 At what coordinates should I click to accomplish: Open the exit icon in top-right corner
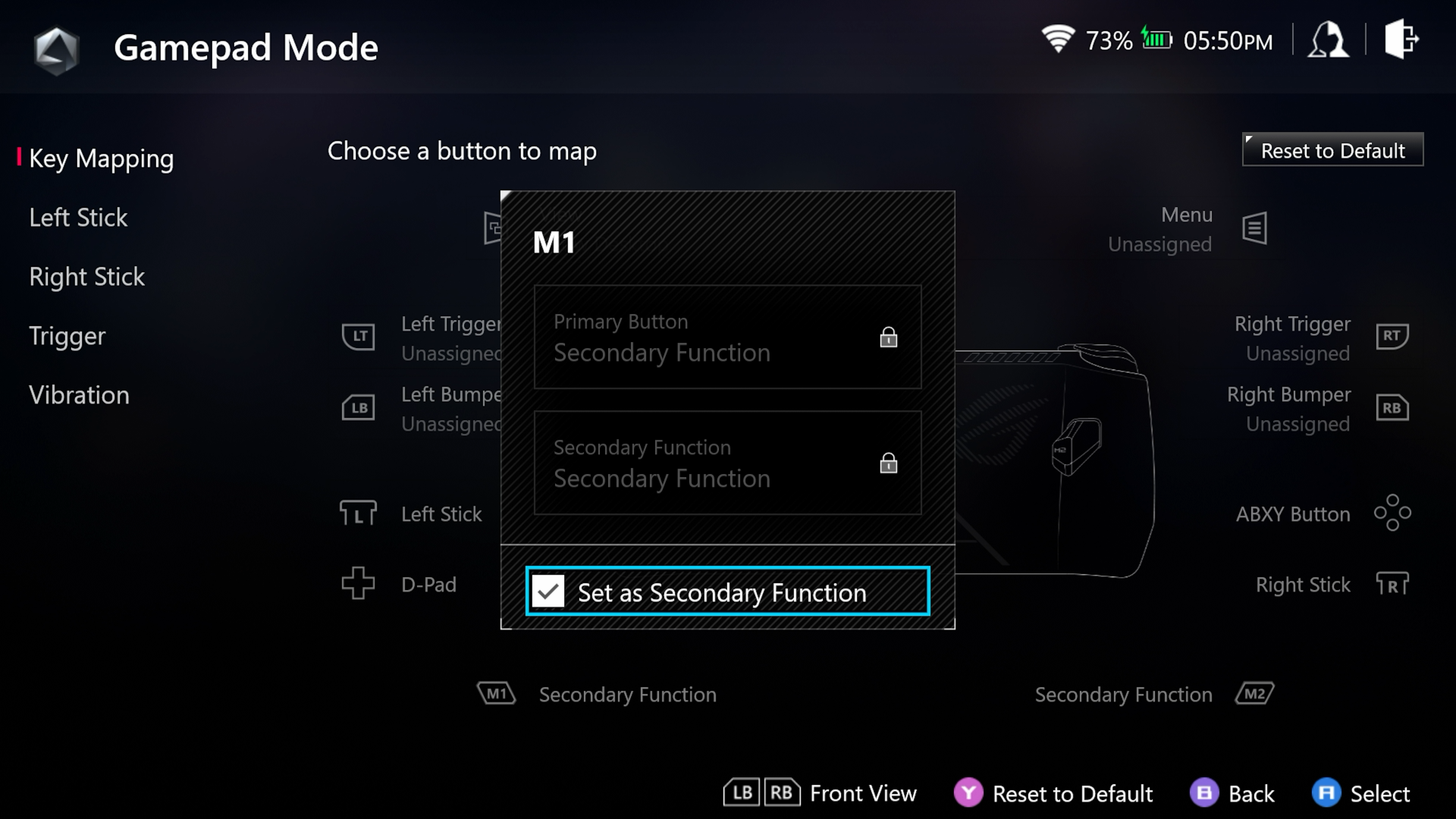tap(1401, 40)
